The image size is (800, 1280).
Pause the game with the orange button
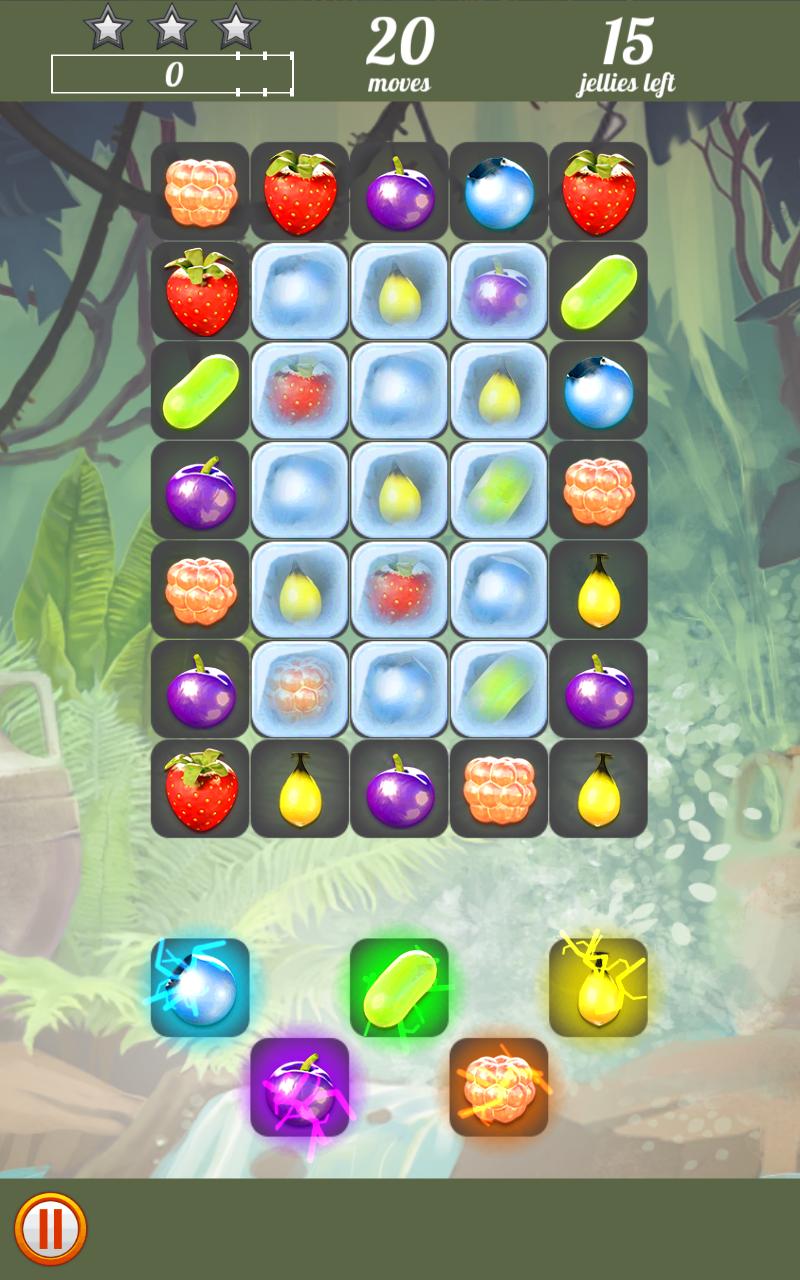(x=51, y=1228)
